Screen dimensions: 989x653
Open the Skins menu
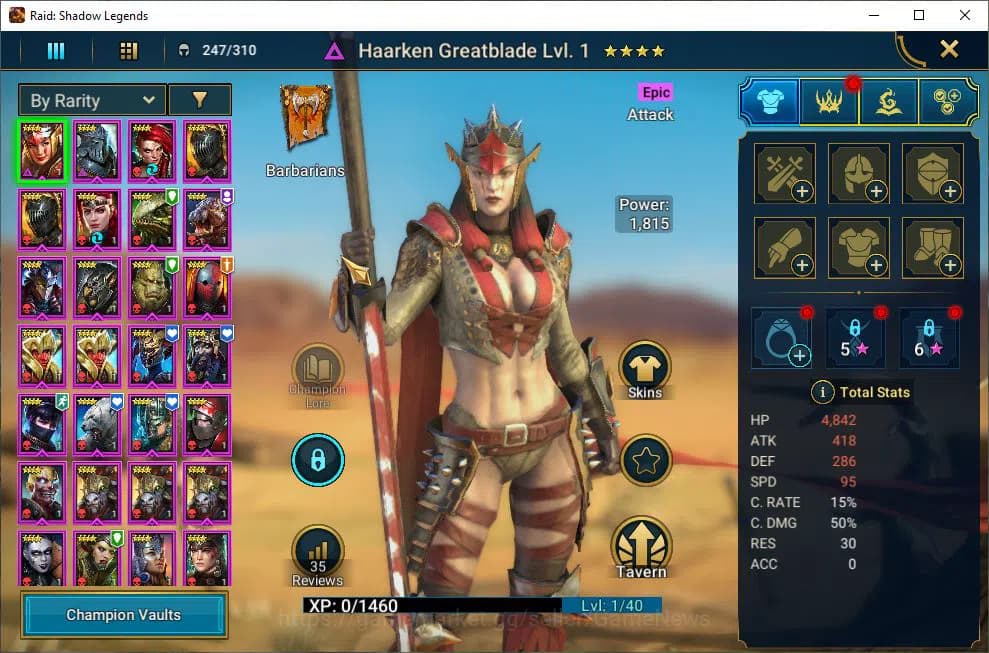645,370
